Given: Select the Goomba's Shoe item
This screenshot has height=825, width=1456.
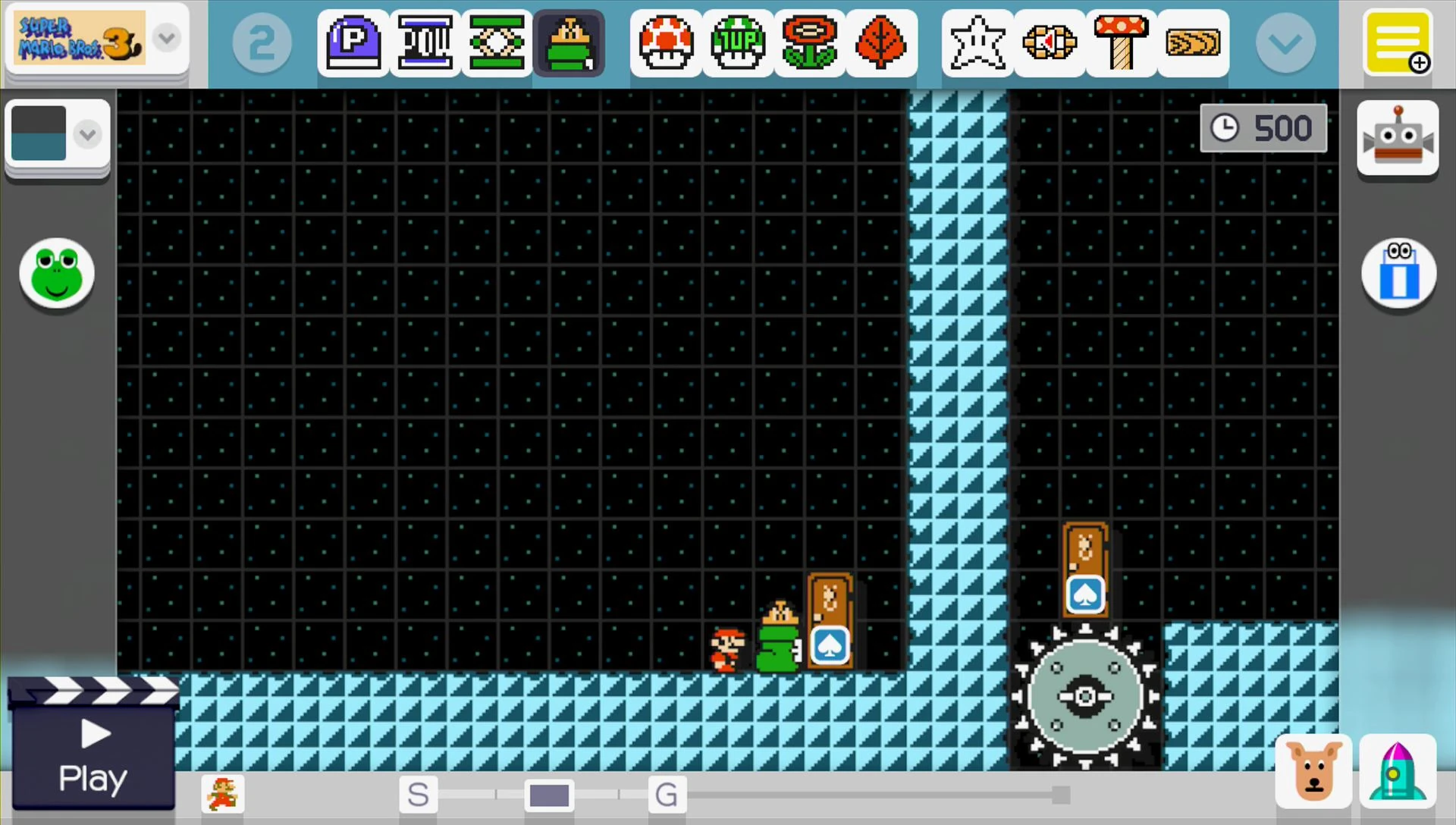Looking at the screenshot, I should tap(570, 43).
